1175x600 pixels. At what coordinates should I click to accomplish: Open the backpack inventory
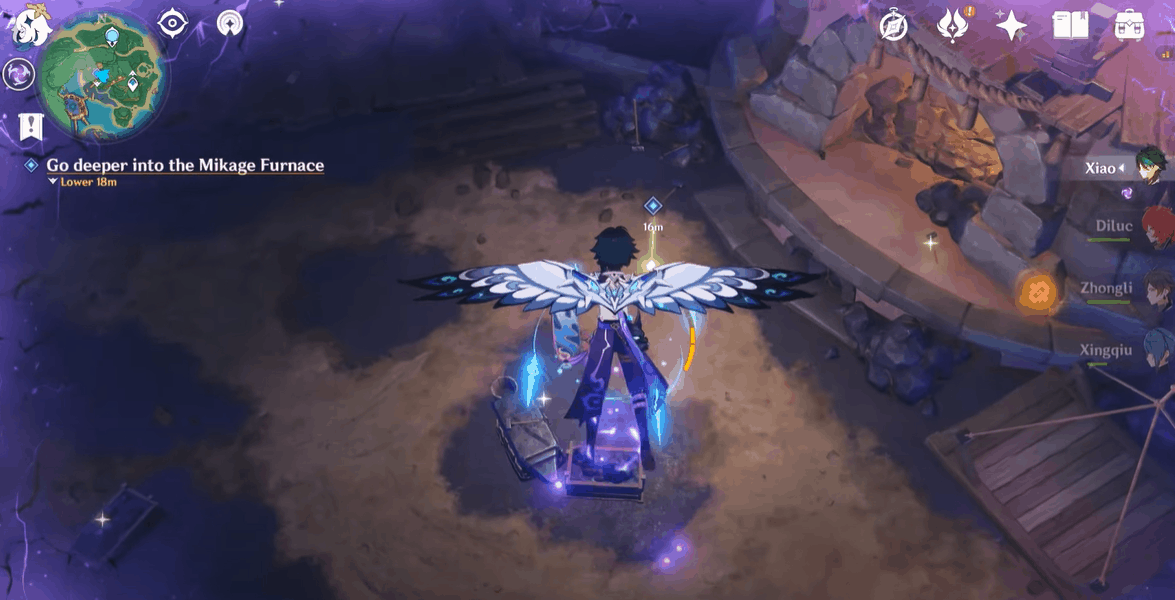pyautogui.click(x=1128, y=26)
